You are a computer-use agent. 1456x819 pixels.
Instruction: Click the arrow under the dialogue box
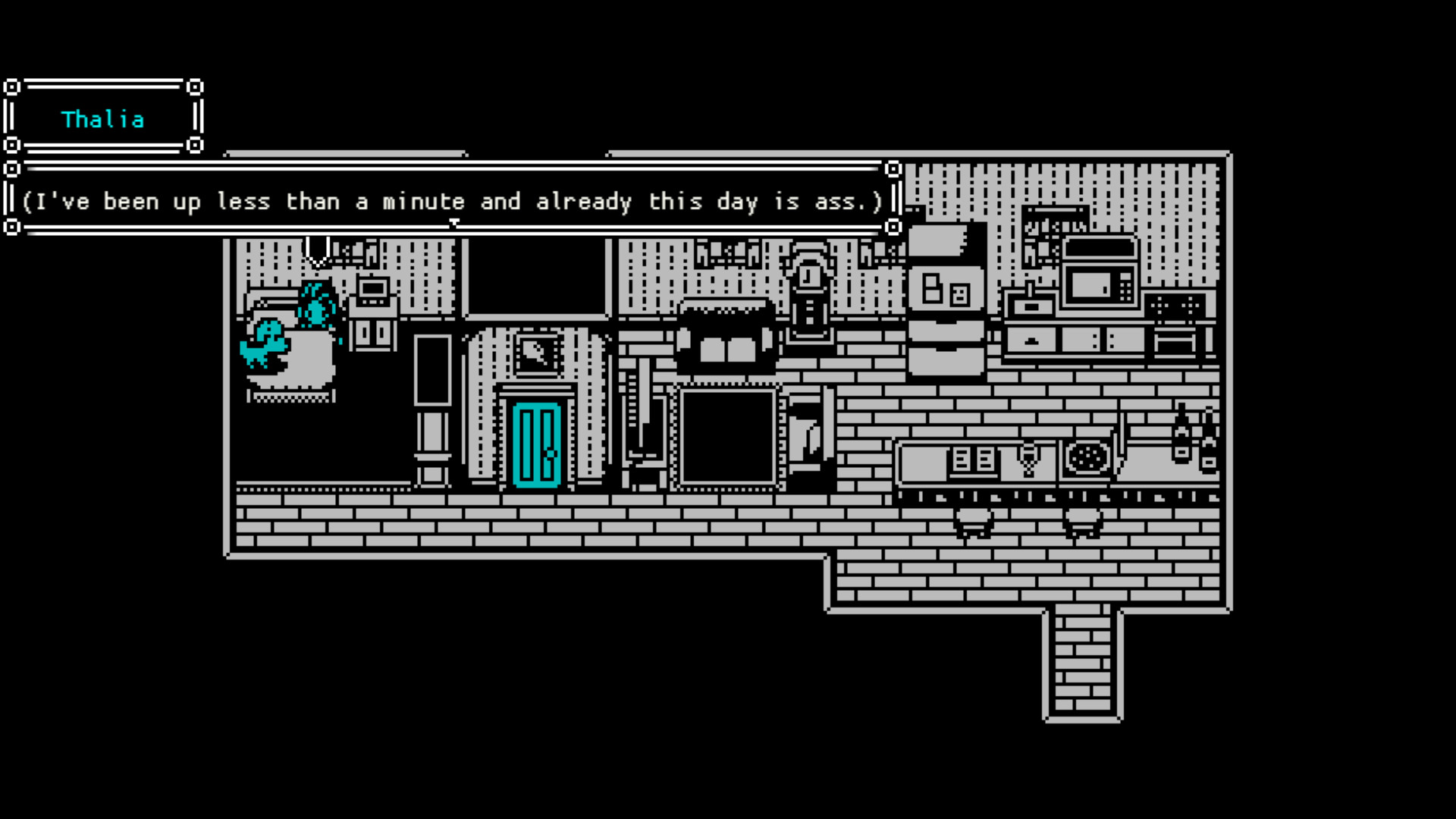(x=455, y=223)
